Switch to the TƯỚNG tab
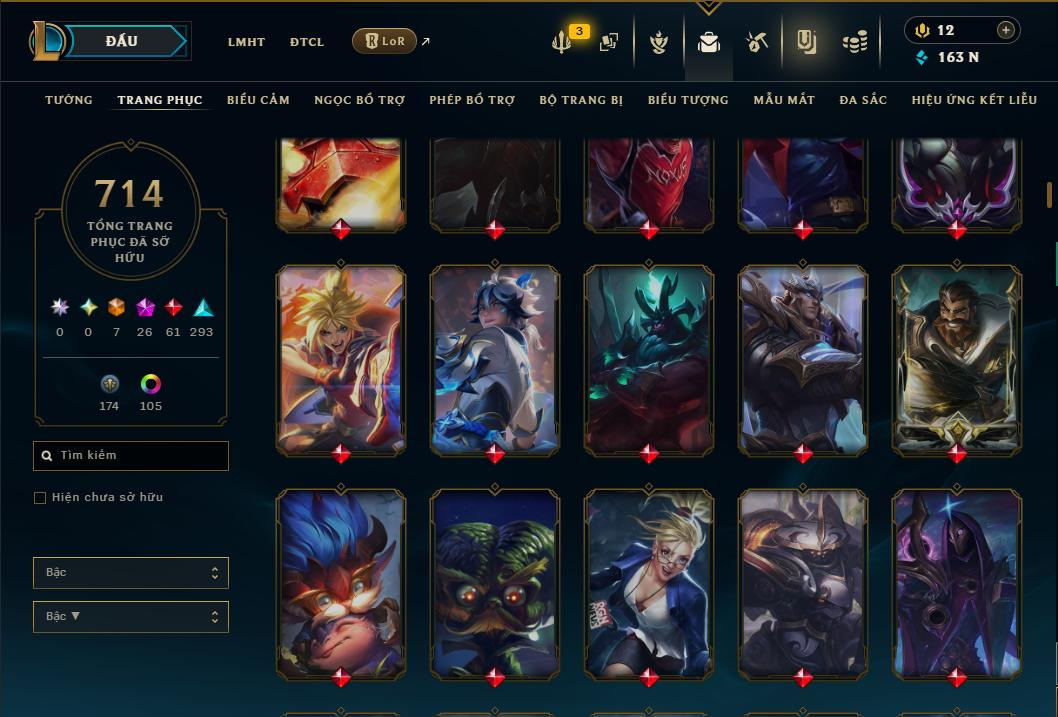The width and height of the screenshot is (1058, 717). point(69,100)
